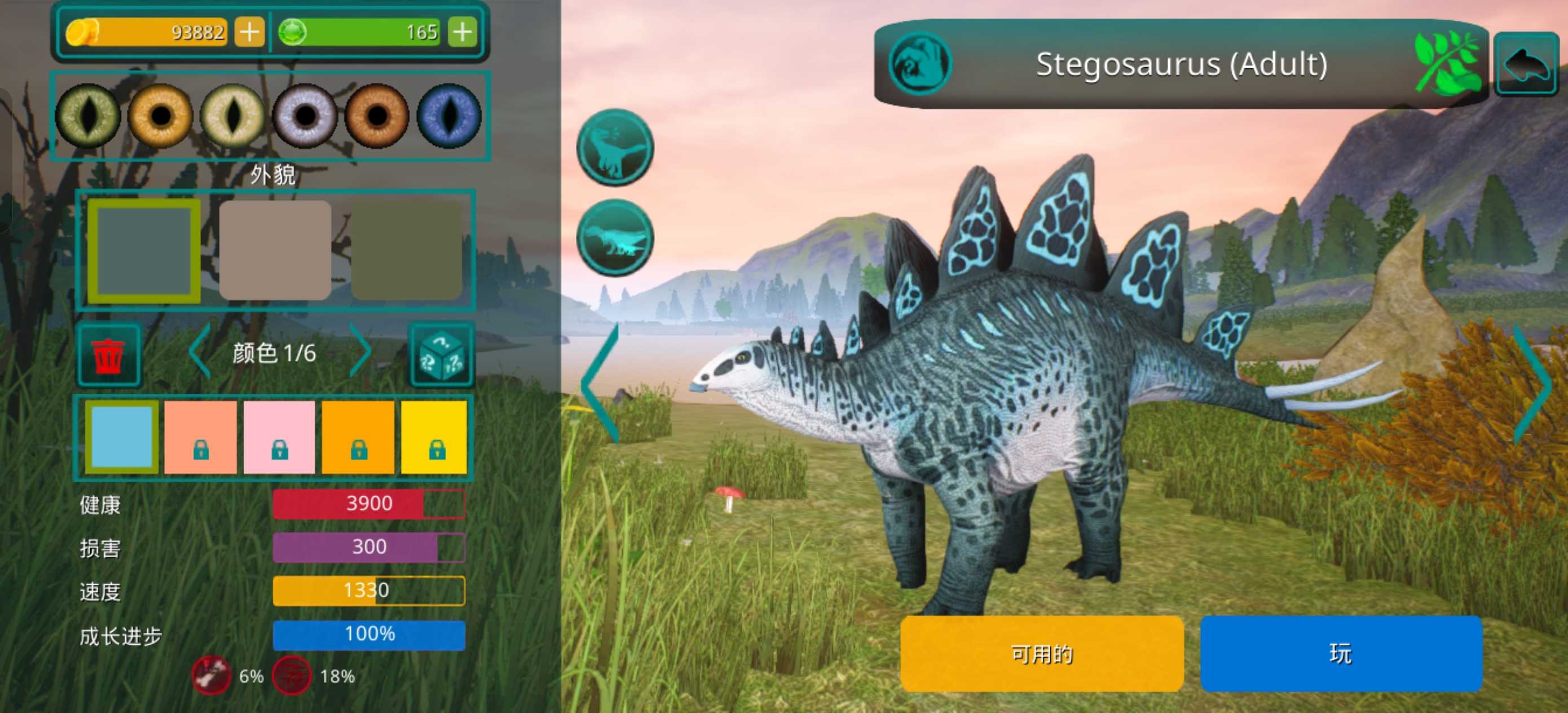Open the raptor silhouette round button
1568x713 pixels.
(x=615, y=147)
